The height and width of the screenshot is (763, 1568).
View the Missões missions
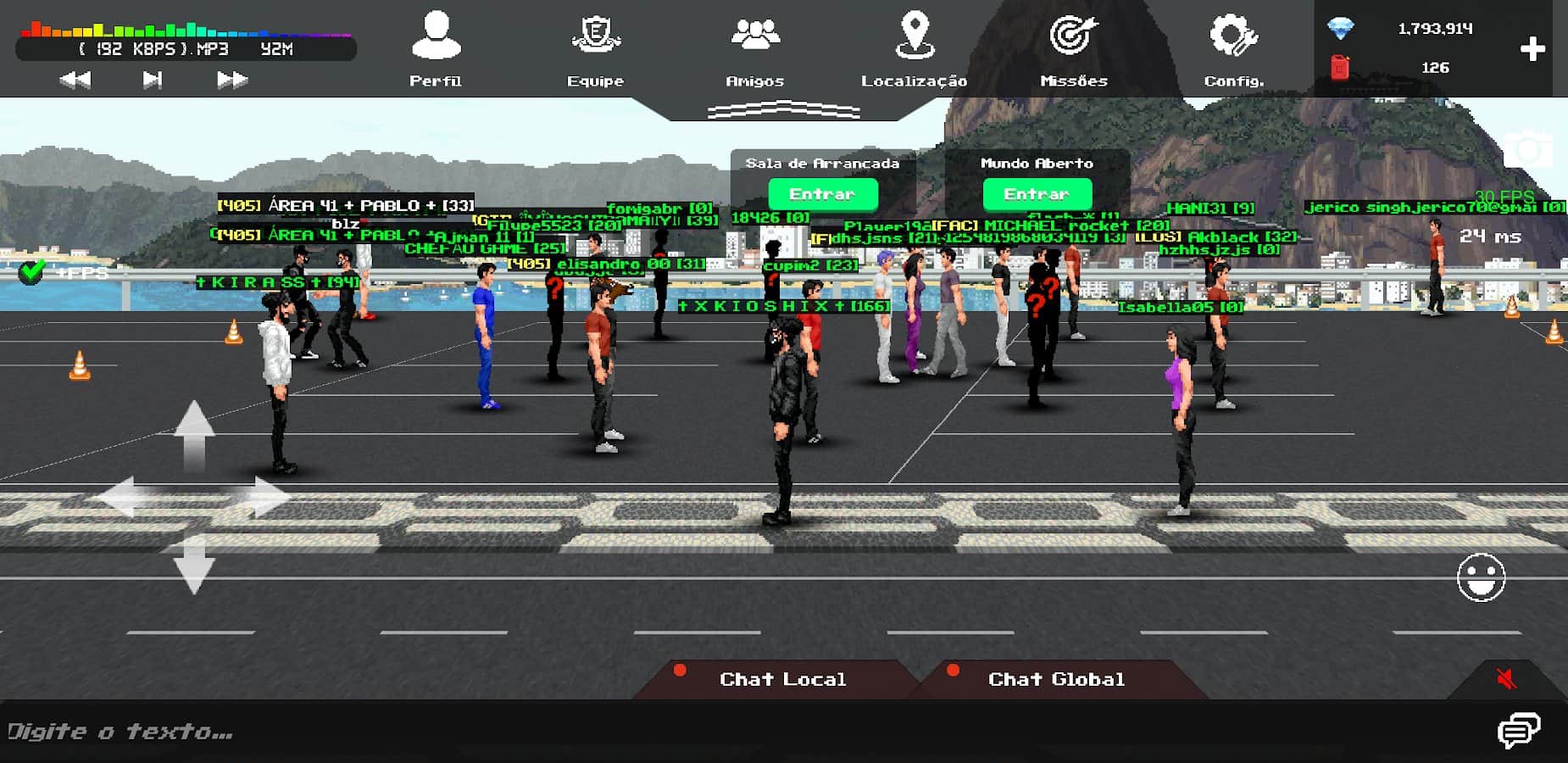(1074, 48)
